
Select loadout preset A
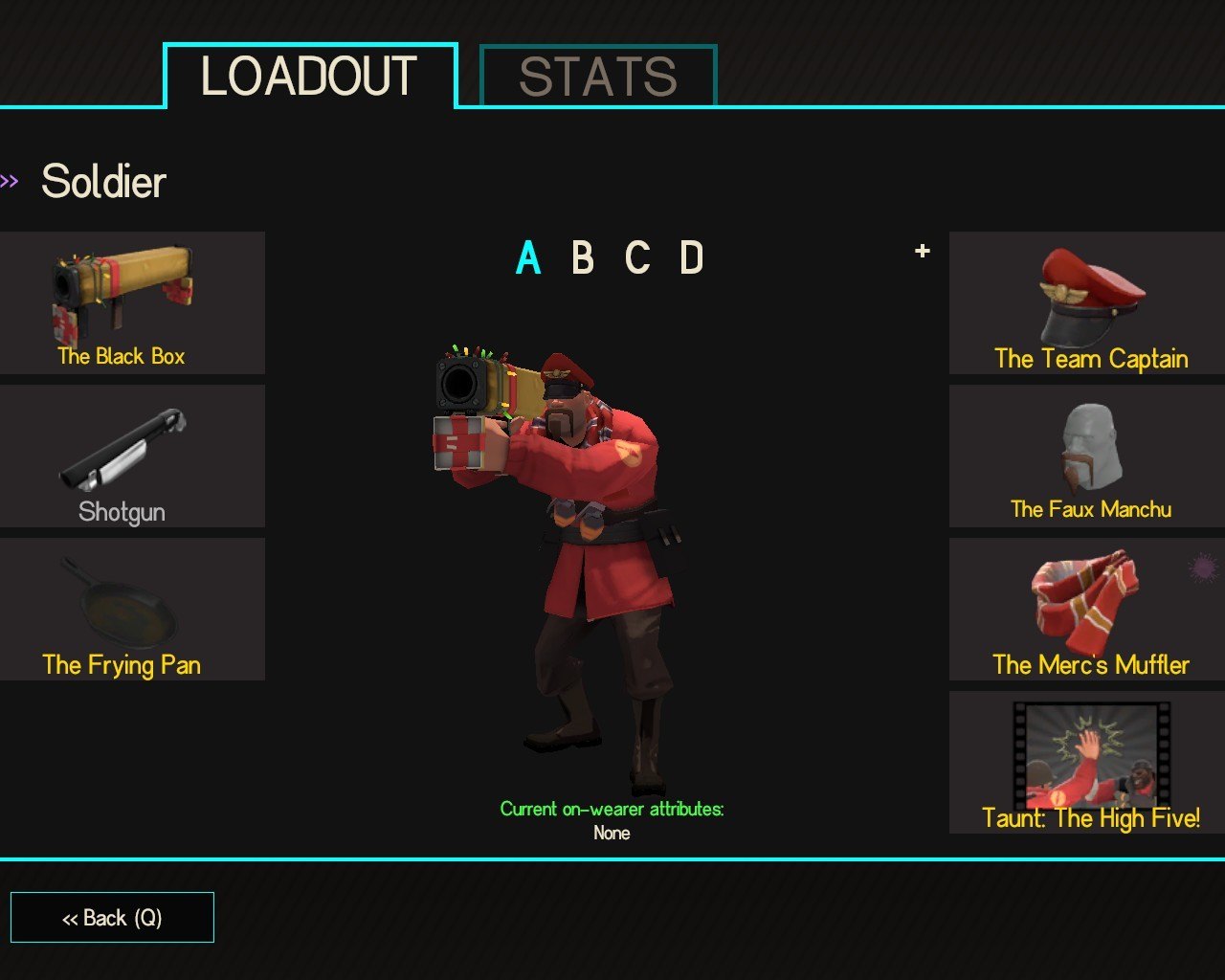tap(528, 258)
